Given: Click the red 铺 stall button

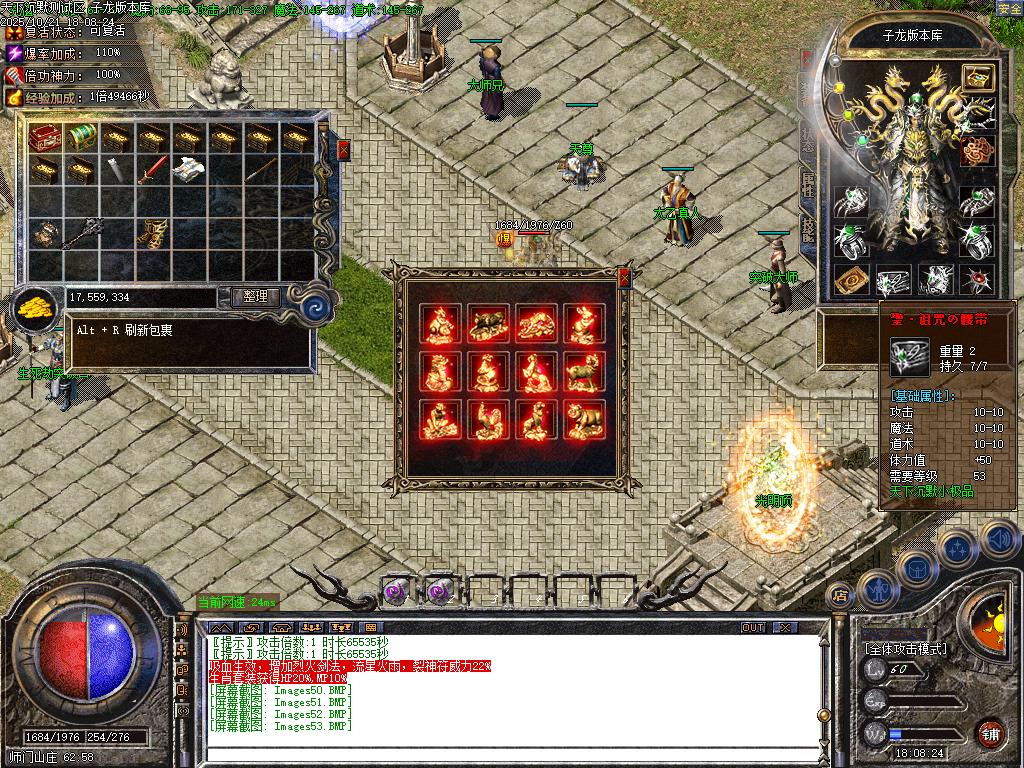Looking at the screenshot, I should click(x=990, y=732).
